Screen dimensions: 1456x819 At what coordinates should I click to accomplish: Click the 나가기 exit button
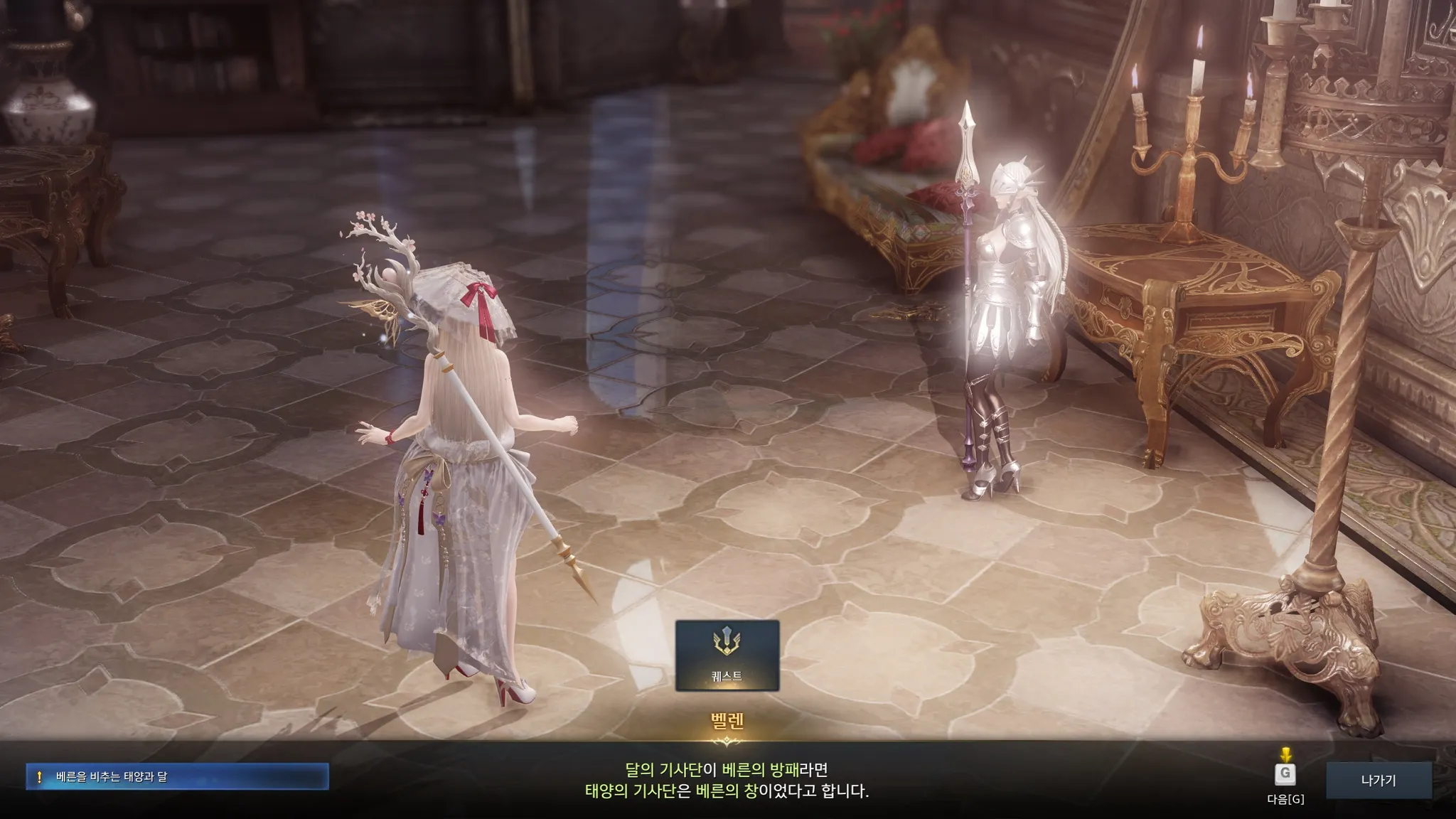pos(1379,780)
